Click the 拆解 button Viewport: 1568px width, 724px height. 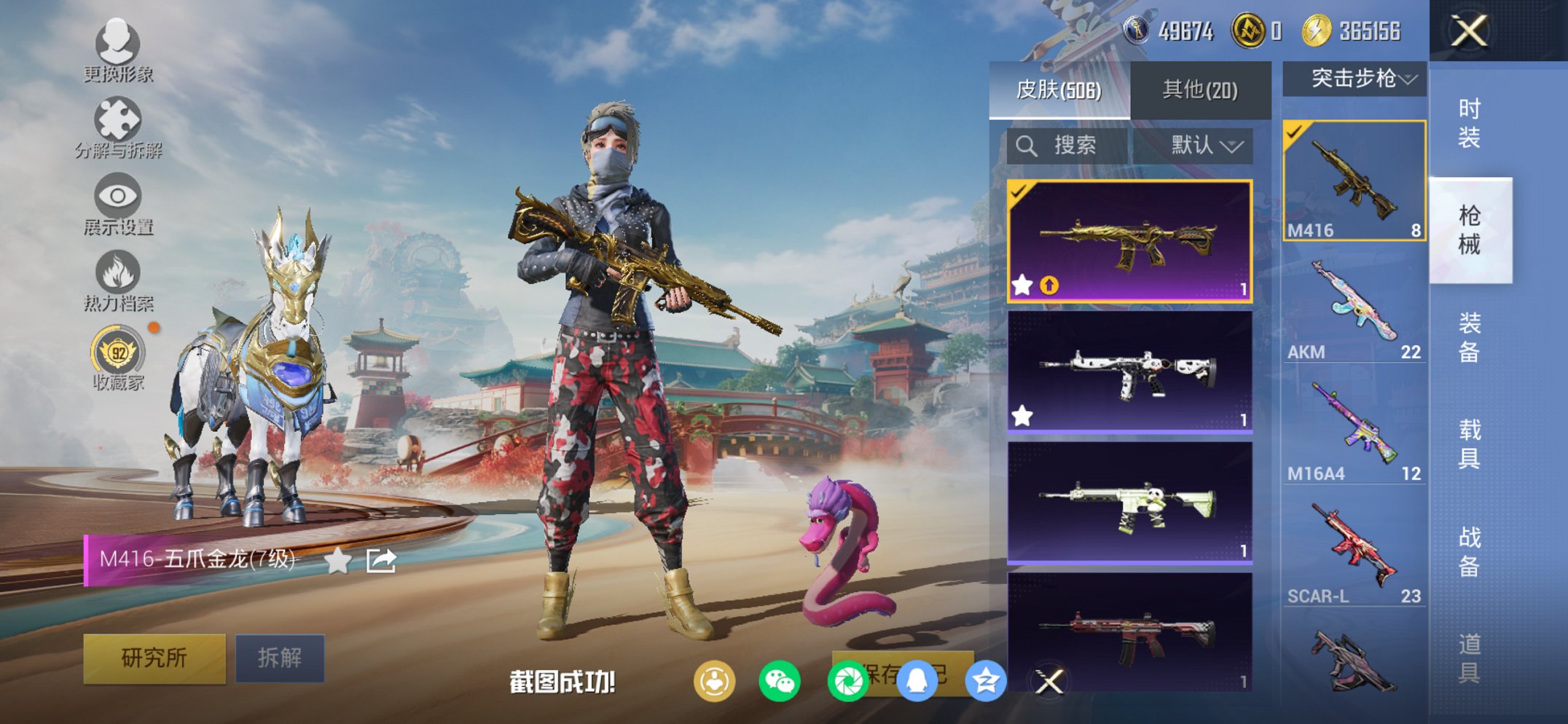281,656
